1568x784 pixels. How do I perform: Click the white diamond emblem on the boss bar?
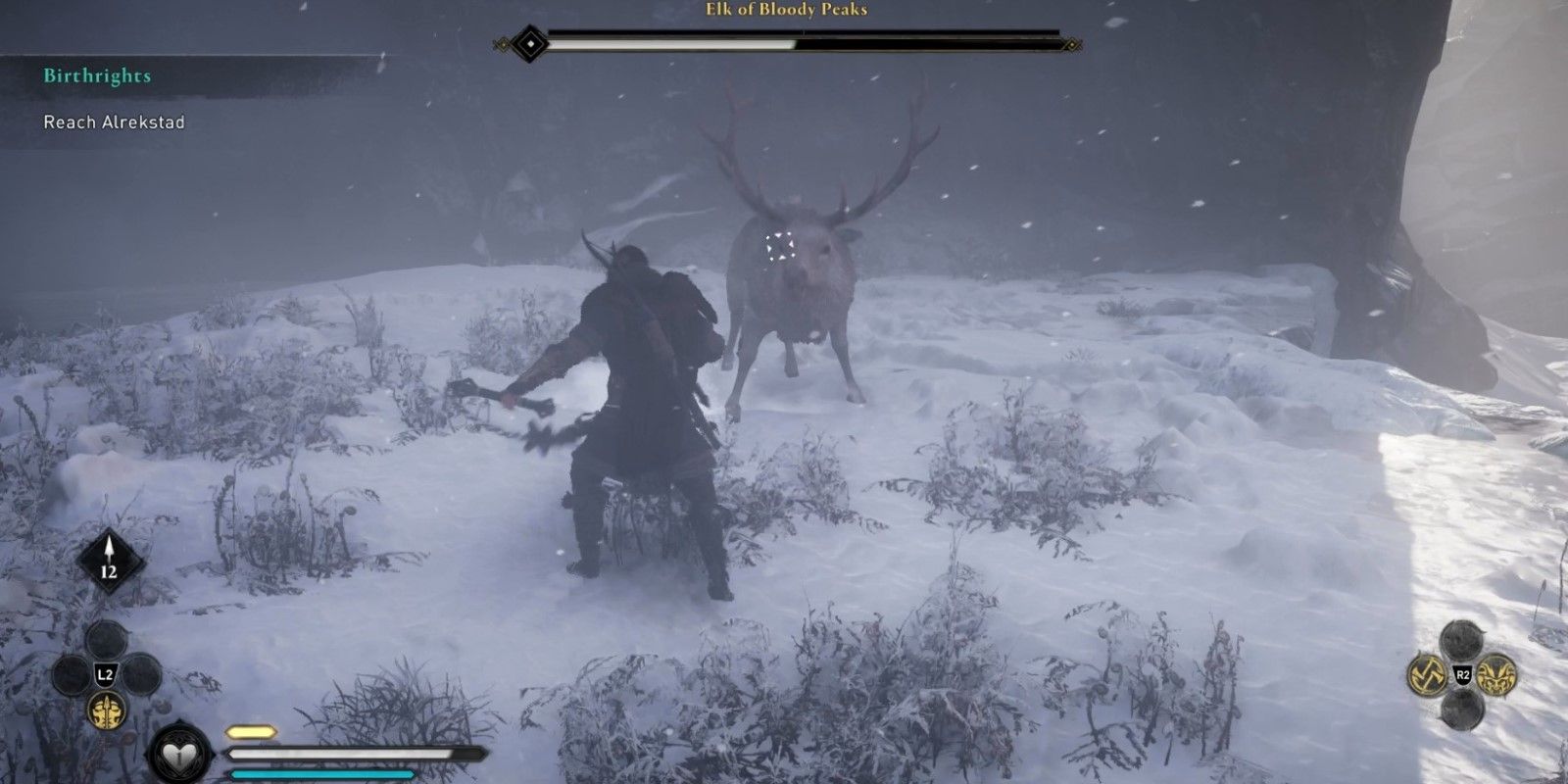[529, 41]
